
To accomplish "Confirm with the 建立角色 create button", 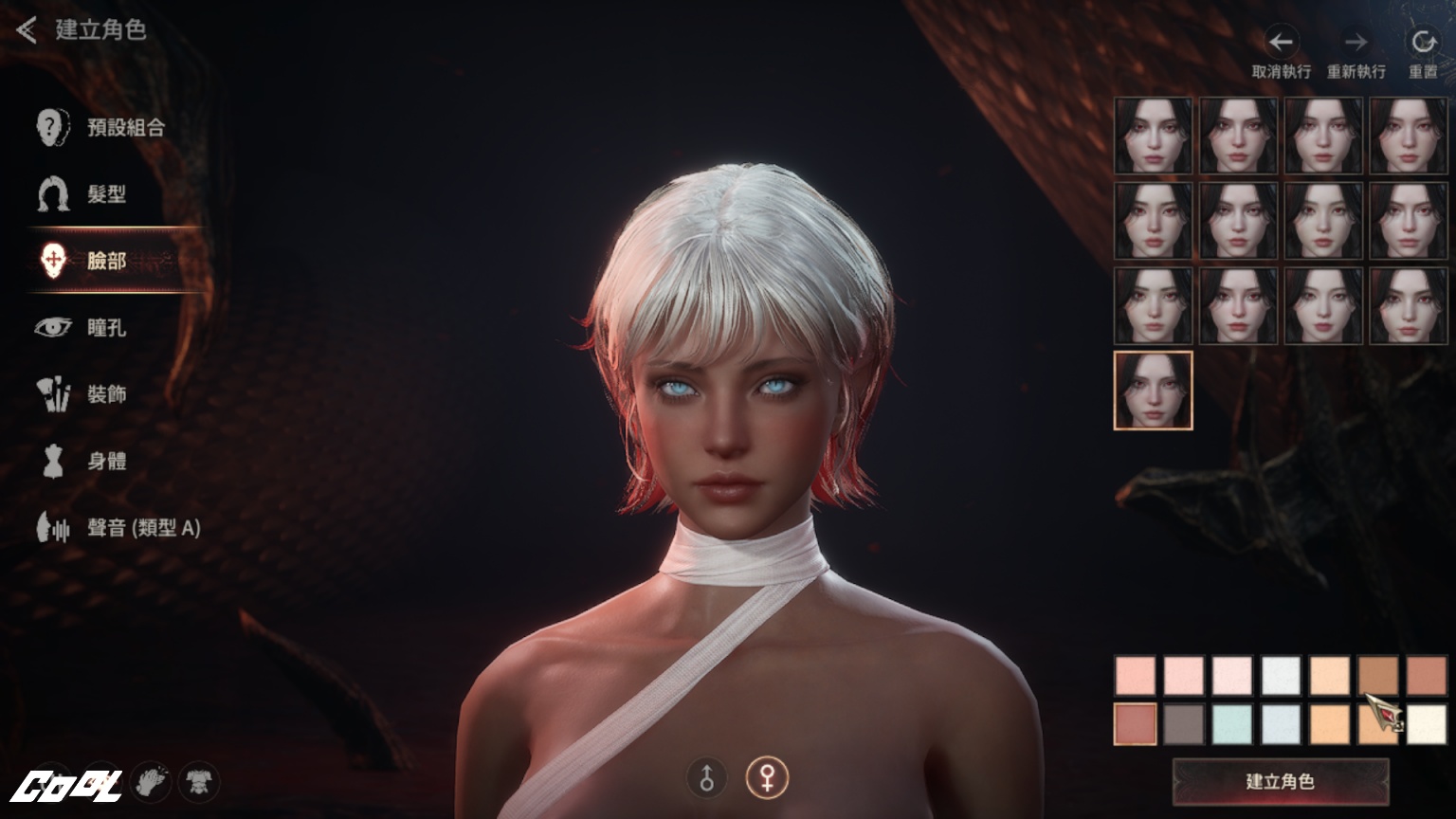I will click(x=1280, y=781).
